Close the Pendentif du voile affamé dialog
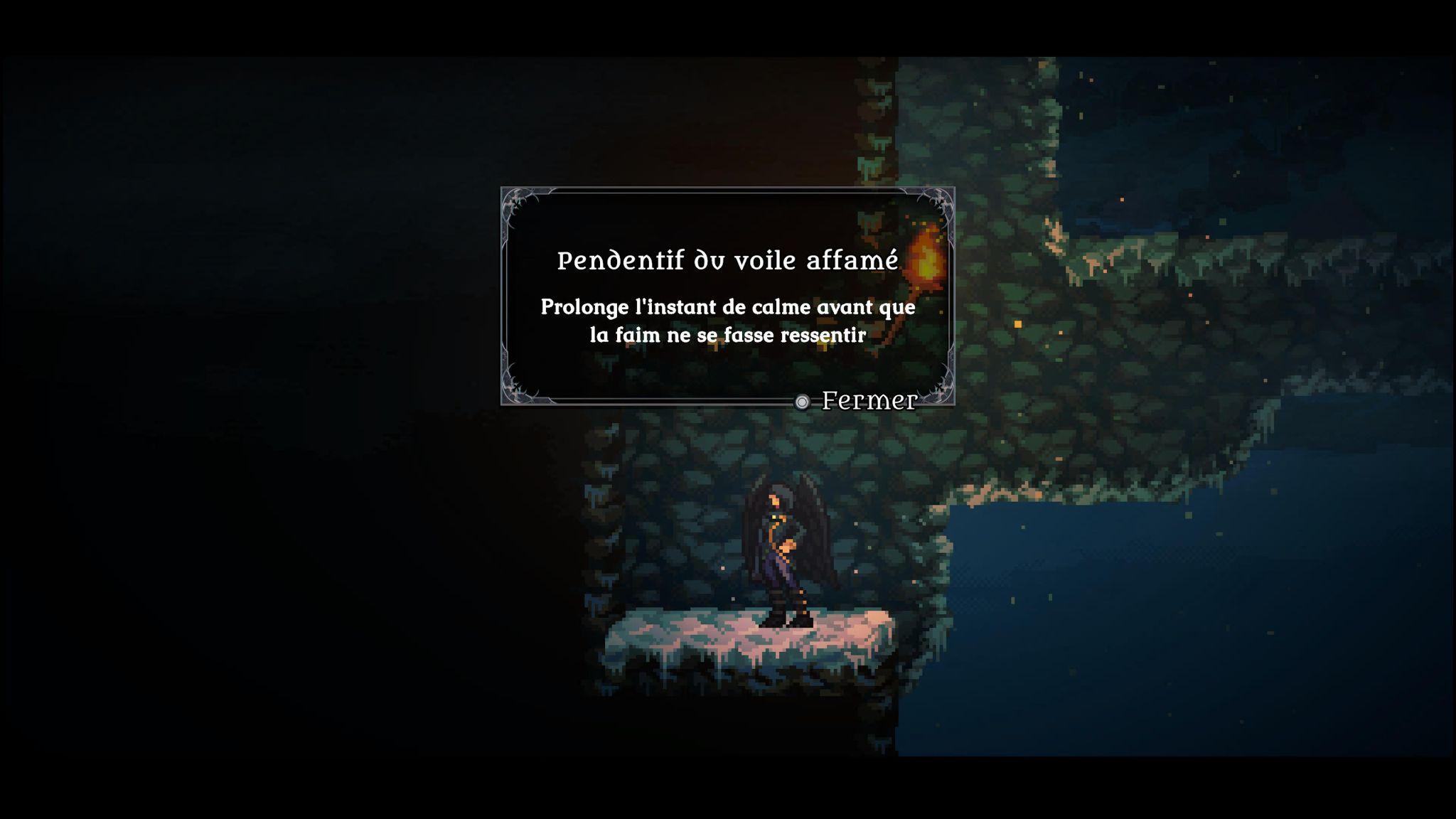The width and height of the screenshot is (1456, 819). coord(857,401)
